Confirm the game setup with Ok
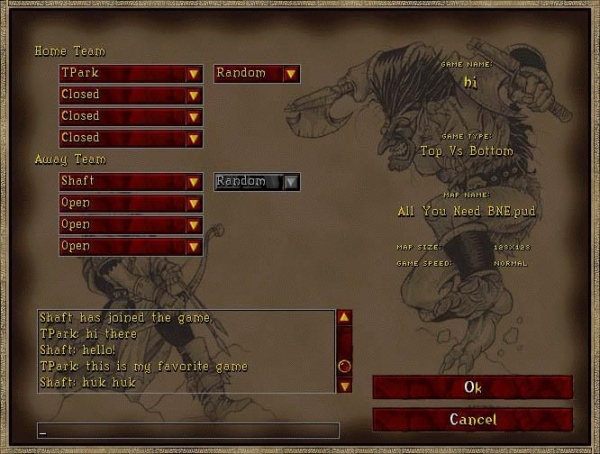600x454 pixels. [x=472, y=387]
